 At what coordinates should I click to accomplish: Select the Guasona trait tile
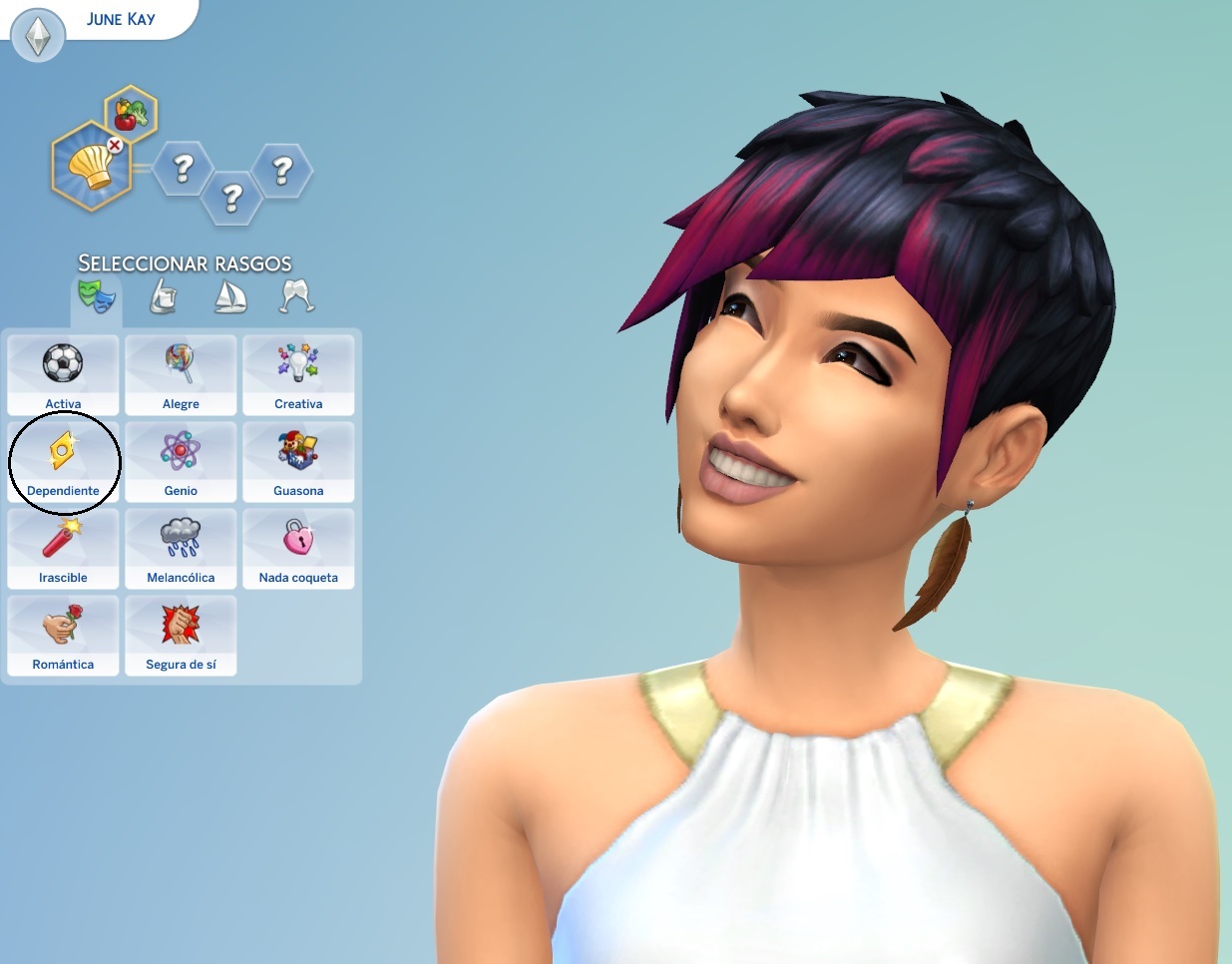298,461
